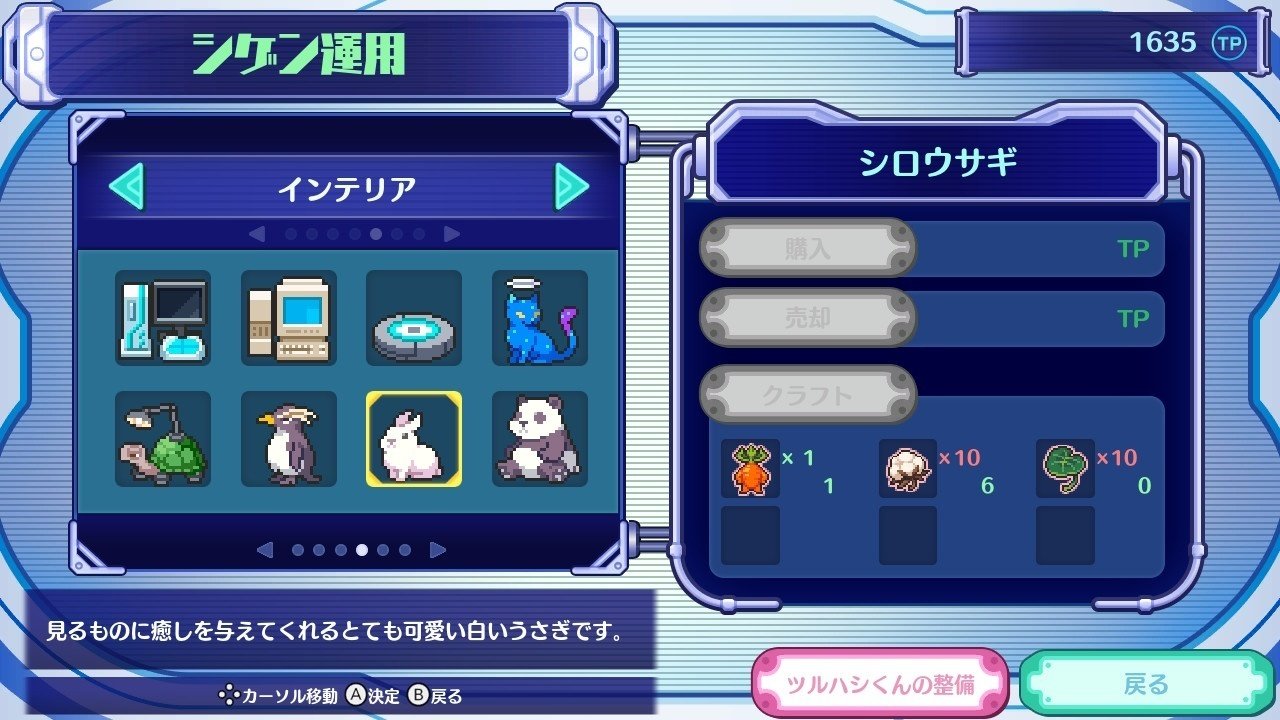The image size is (1280, 720).
Task: Select the white rabbit シロウサギ interior item
Action: click(413, 438)
